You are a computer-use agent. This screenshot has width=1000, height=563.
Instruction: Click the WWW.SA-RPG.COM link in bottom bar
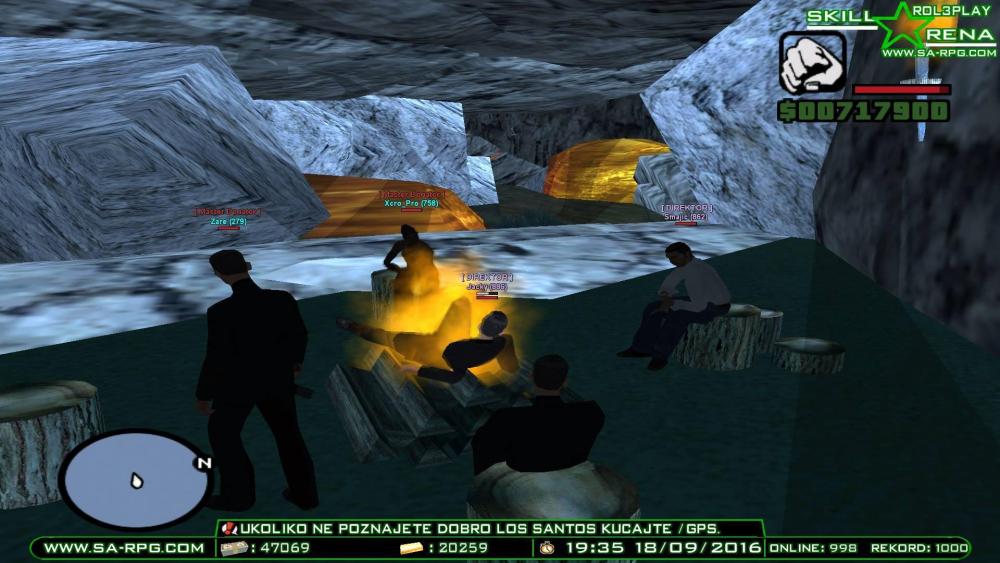pos(124,548)
